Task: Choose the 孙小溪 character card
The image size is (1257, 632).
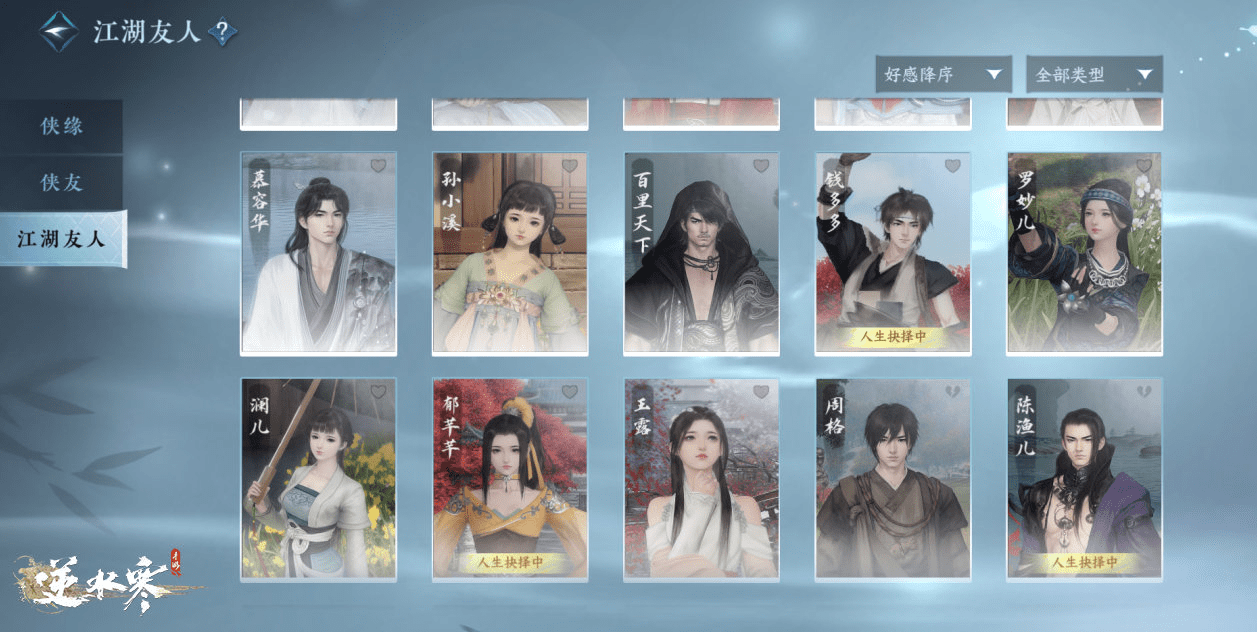Action: click(x=510, y=254)
